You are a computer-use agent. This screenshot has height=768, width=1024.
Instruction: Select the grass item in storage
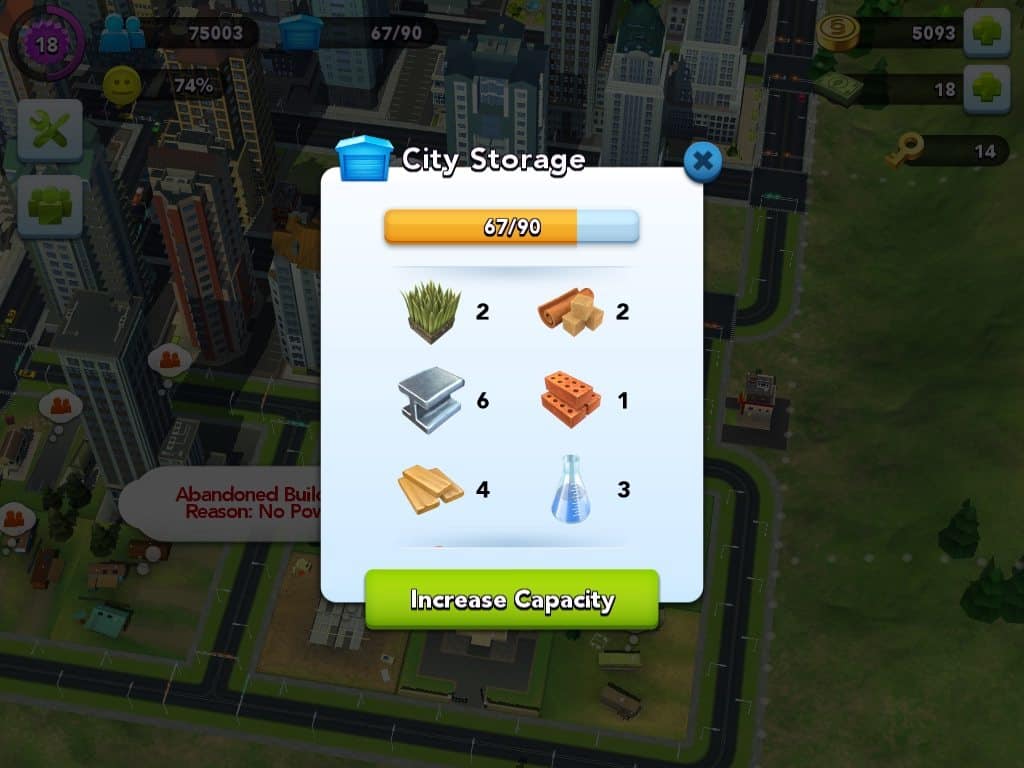[431, 312]
